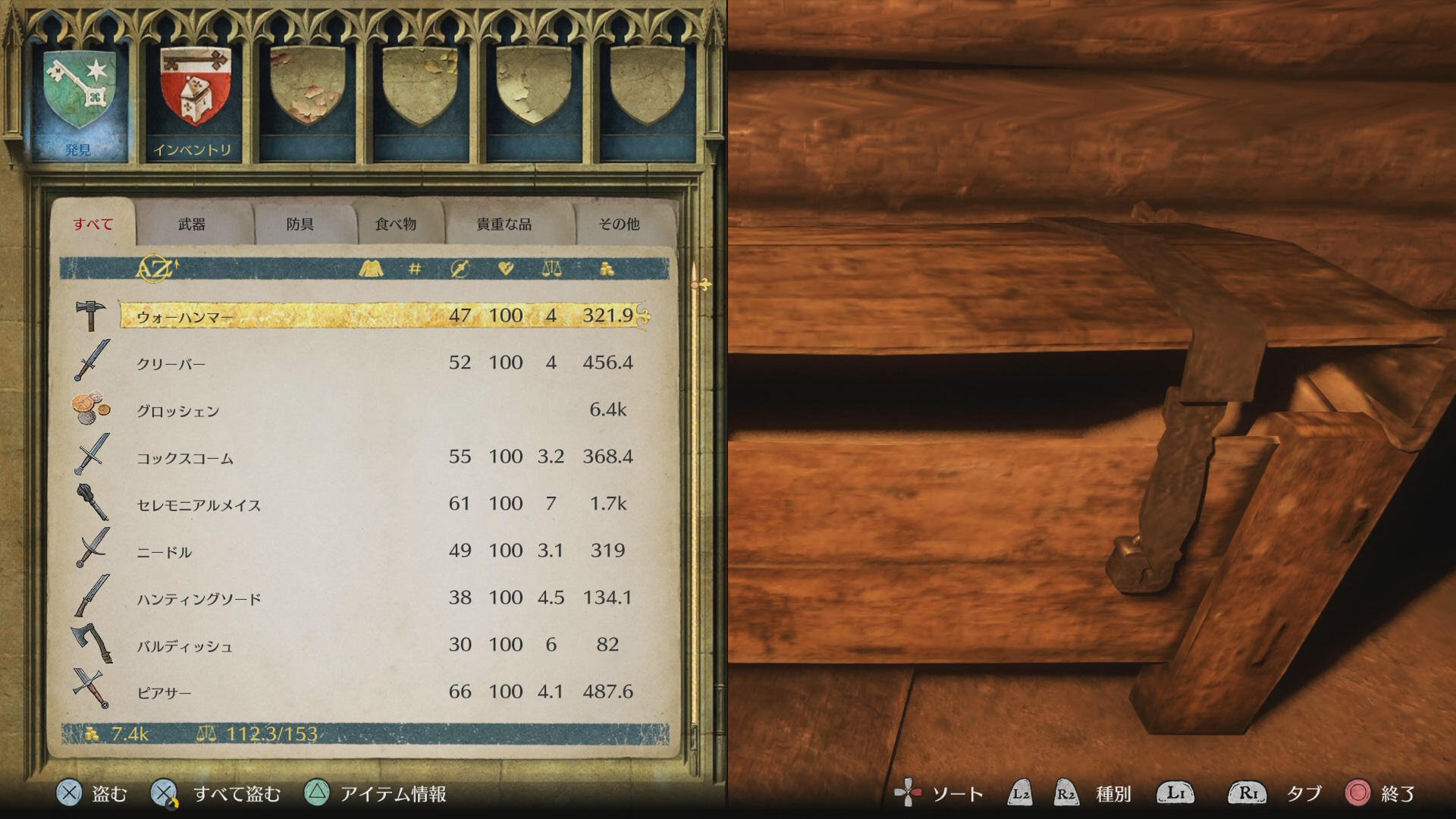This screenshot has width=1456, height=819.
Task: Open the 防具 armor tab
Action: coord(300,224)
